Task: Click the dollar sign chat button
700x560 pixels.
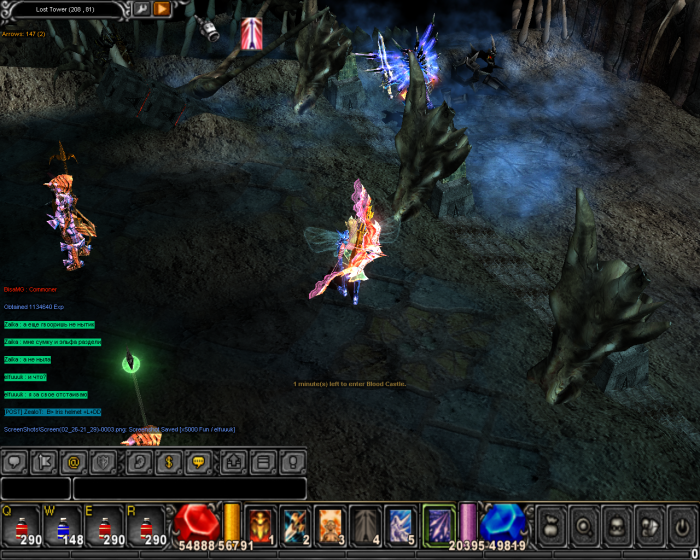Action: pos(169,463)
